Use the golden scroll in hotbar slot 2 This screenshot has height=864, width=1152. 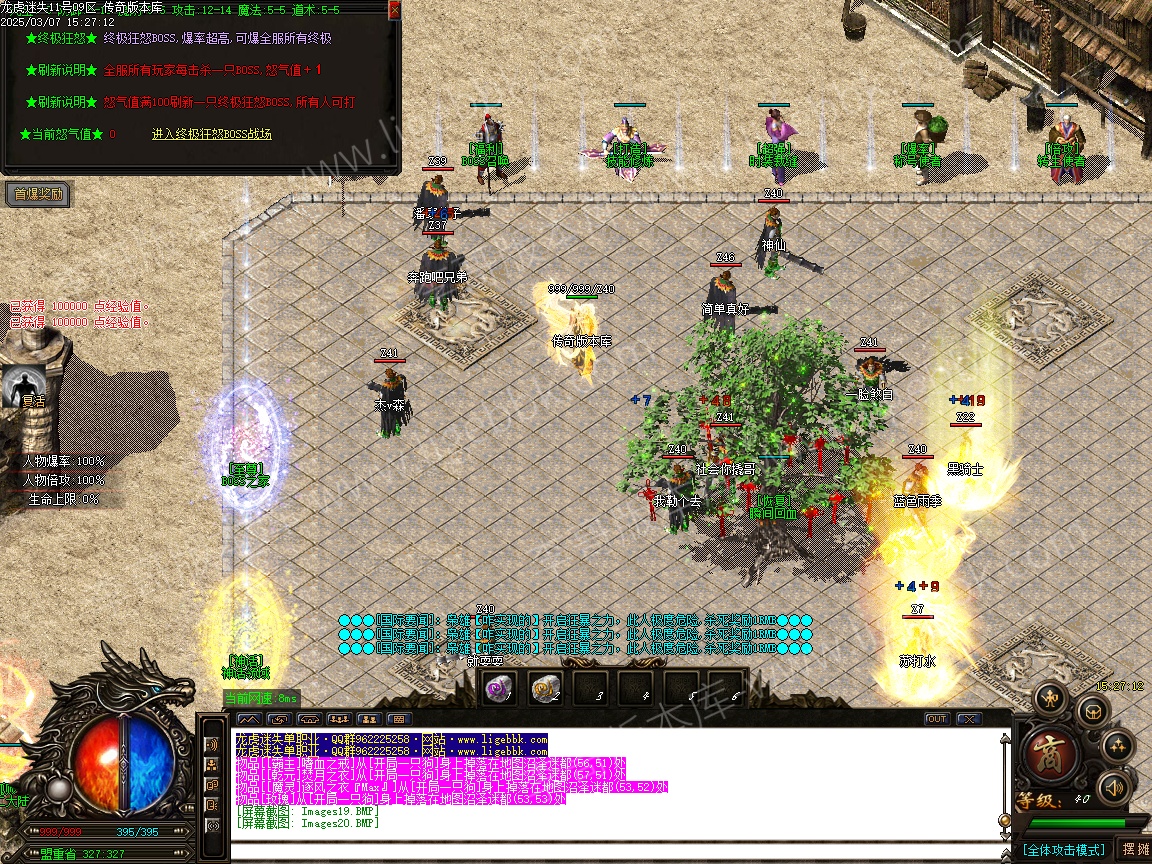[x=544, y=688]
